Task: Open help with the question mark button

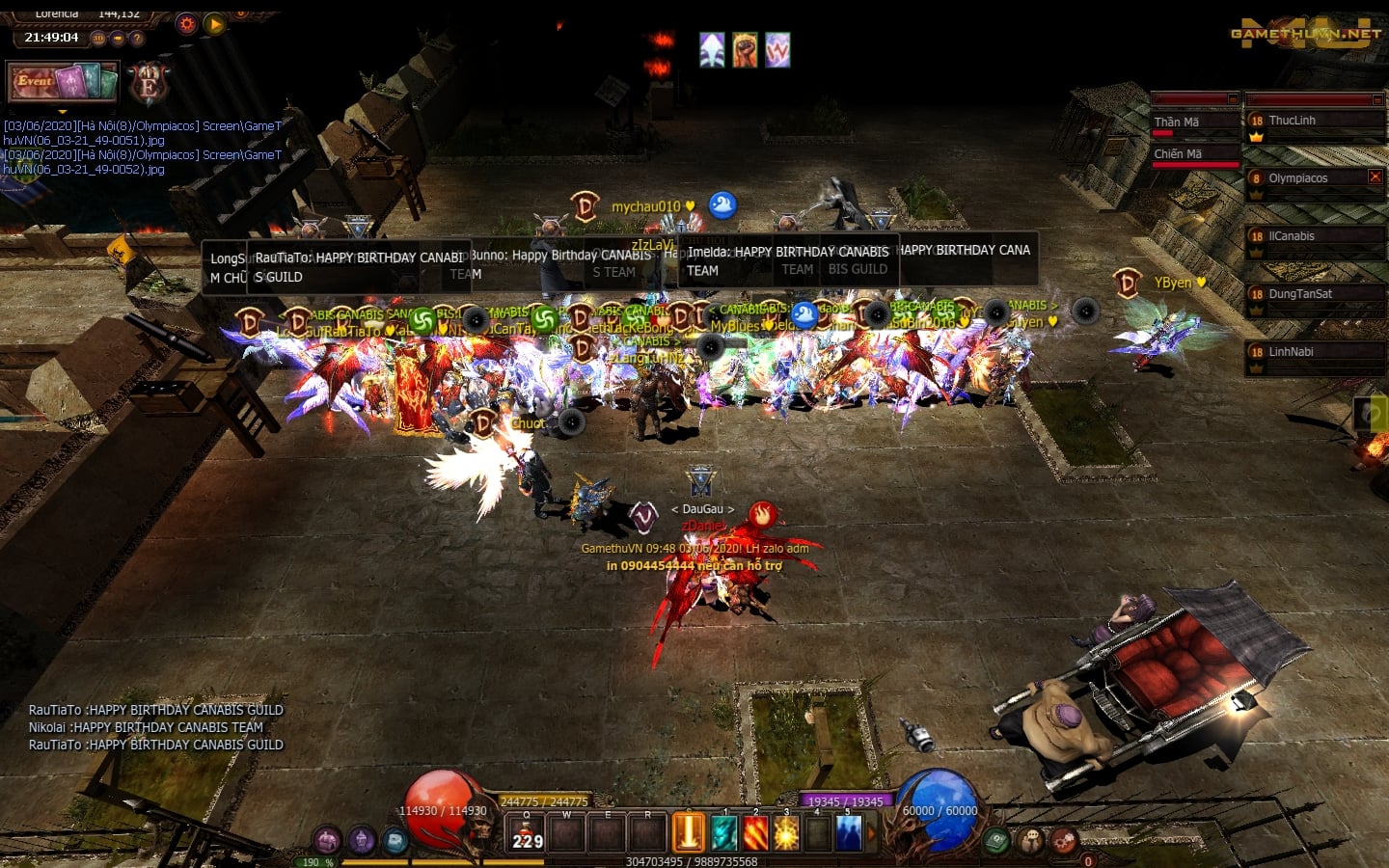Action: [137, 39]
